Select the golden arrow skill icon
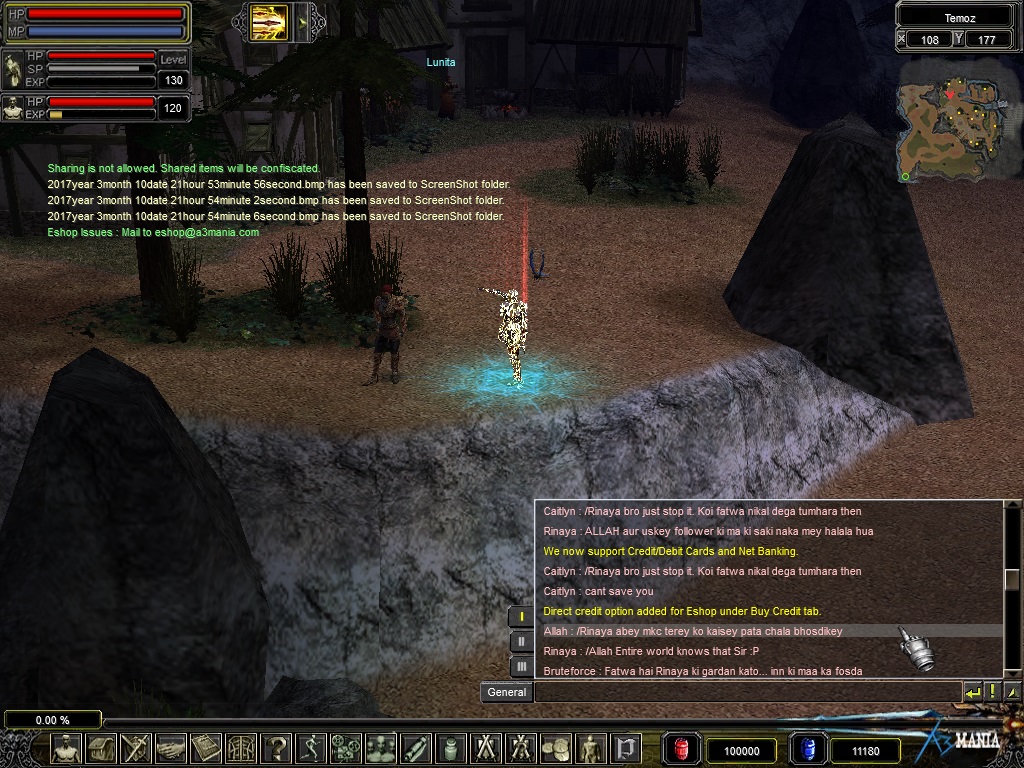Viewport: 1024px width, 768px height. click(x=269, y=21)
